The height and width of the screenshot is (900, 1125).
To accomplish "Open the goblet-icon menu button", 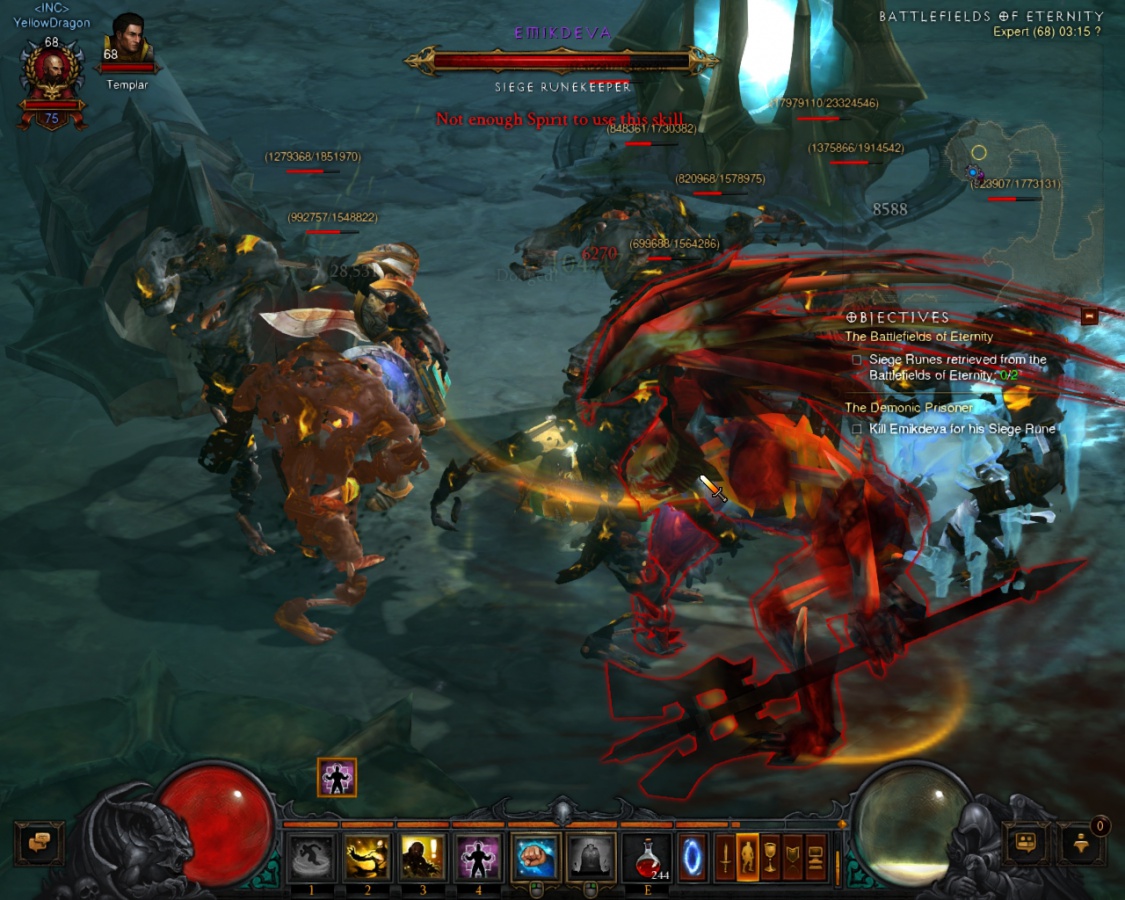I will [770, 857].
